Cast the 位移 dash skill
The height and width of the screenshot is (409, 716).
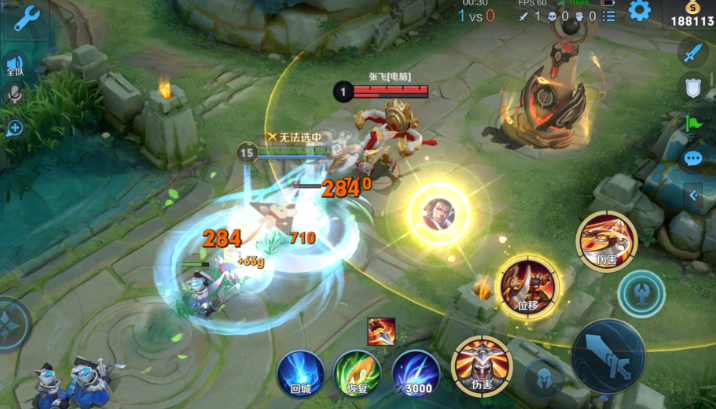point(530,283)
